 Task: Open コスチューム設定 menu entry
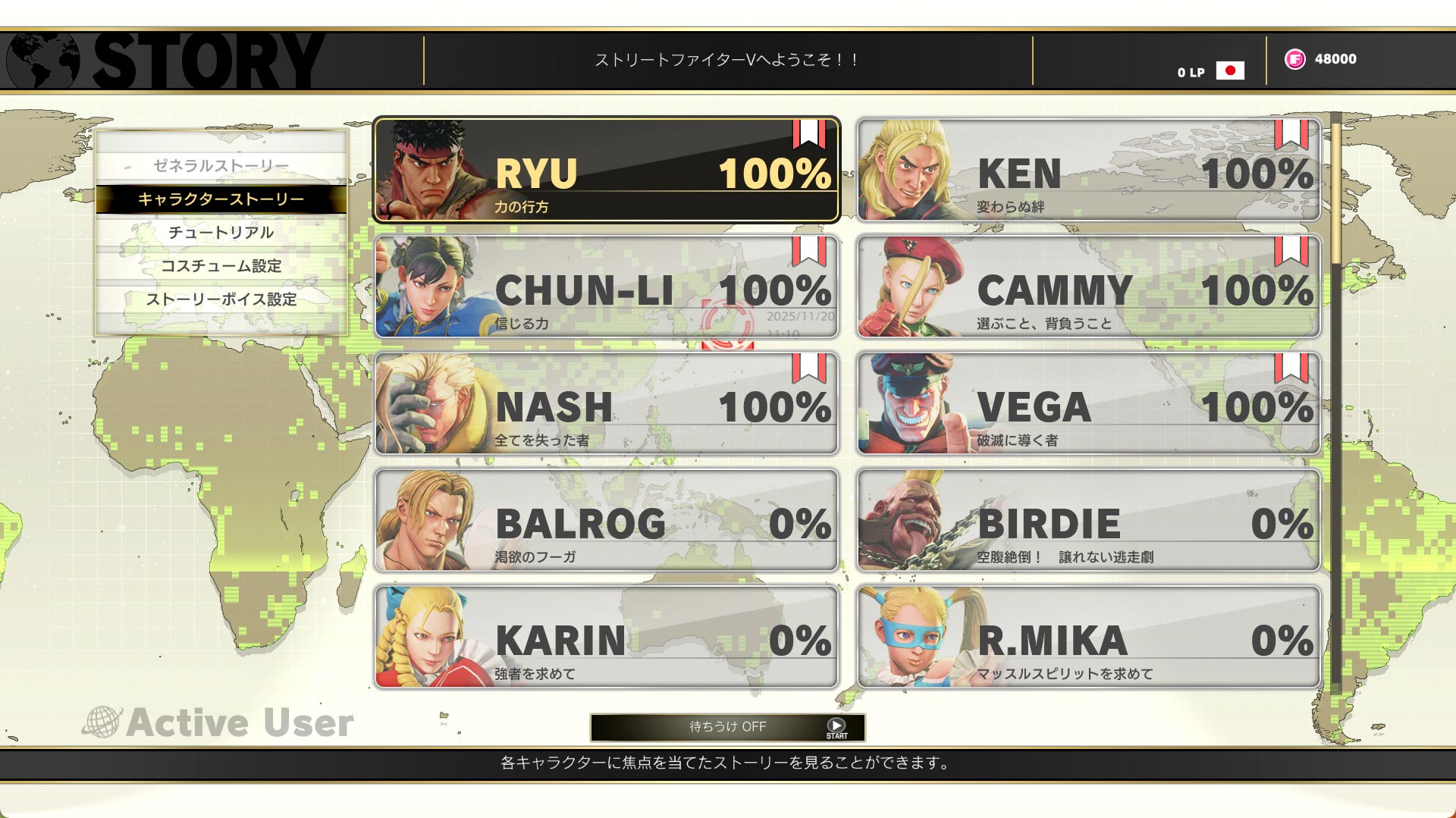(221, 265)
